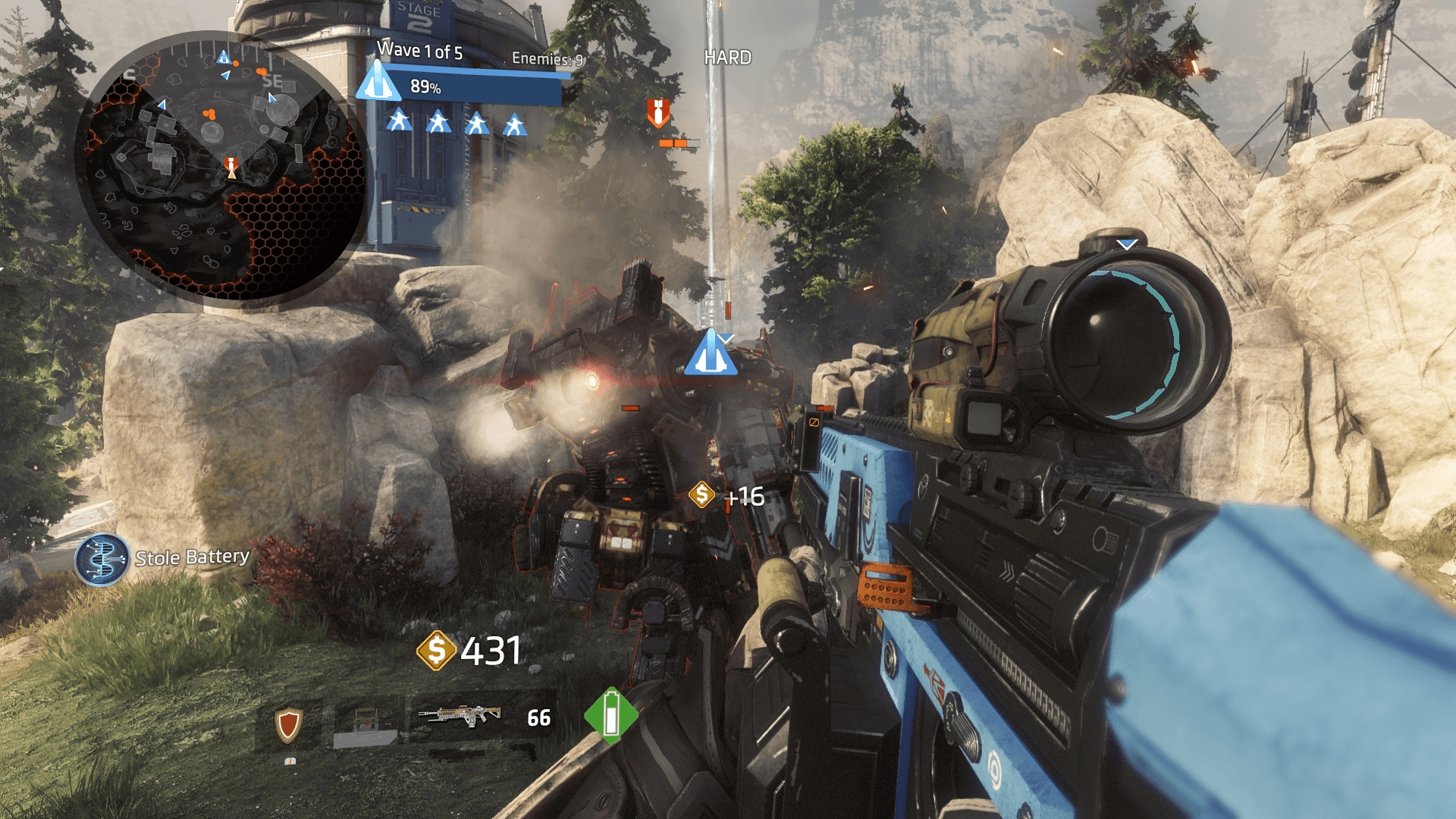Select the ordnance equipment slot
The width and height of the screenshot is (1456, 819).
[366, 726]
